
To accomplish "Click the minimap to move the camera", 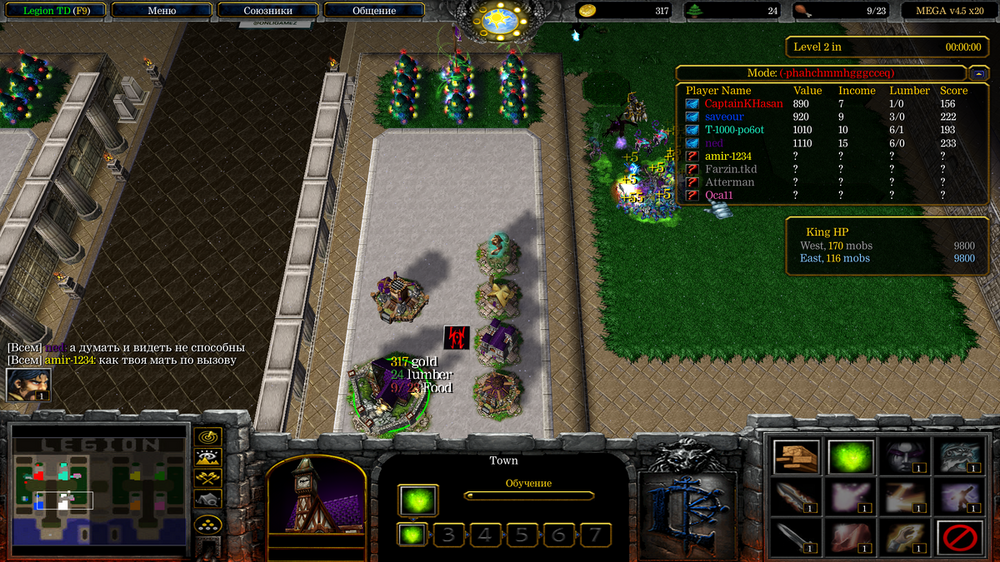I will pyautogui.click(x=100, y=490).
